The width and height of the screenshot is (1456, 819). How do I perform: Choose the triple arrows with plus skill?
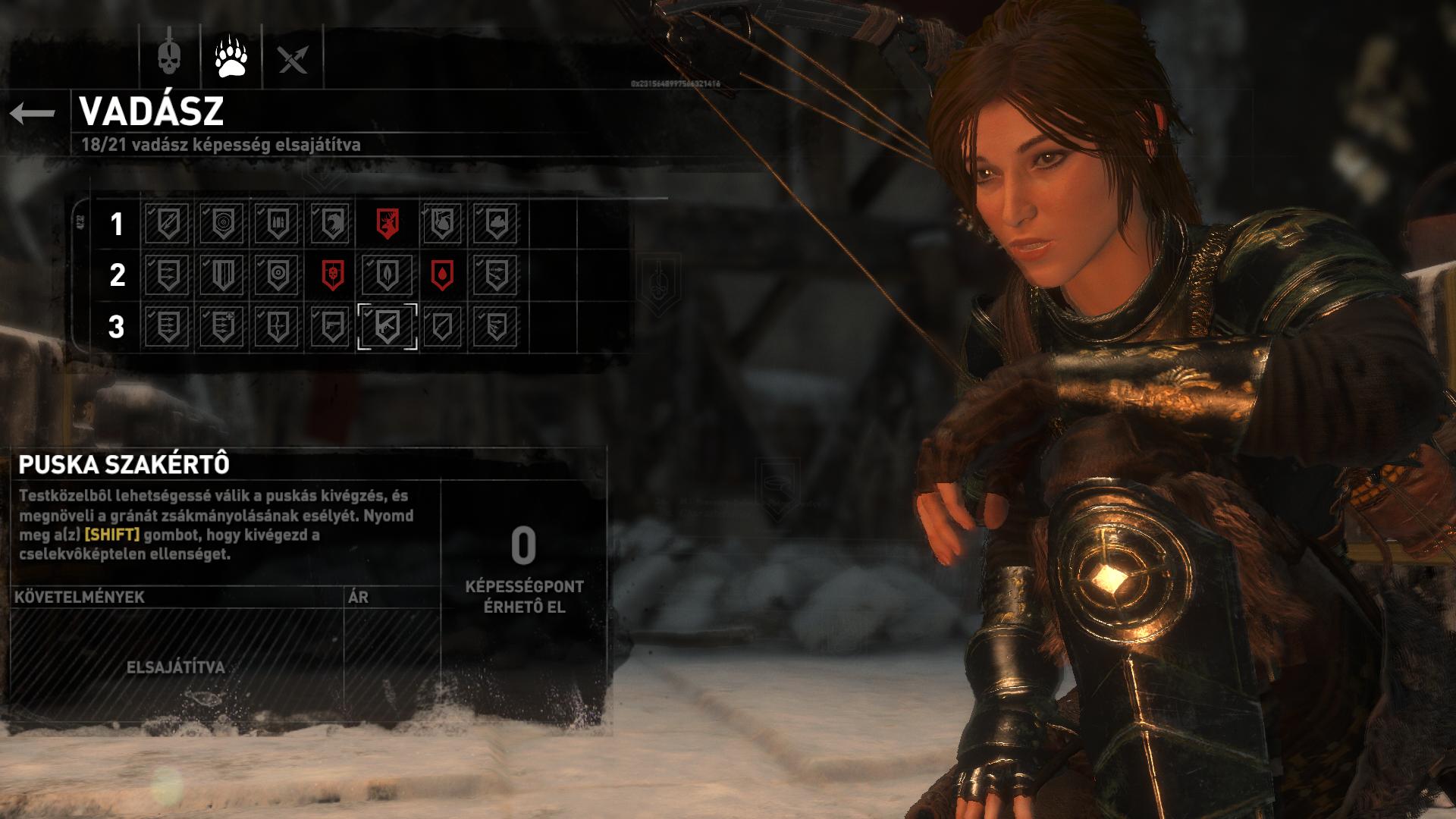[222, 327]
